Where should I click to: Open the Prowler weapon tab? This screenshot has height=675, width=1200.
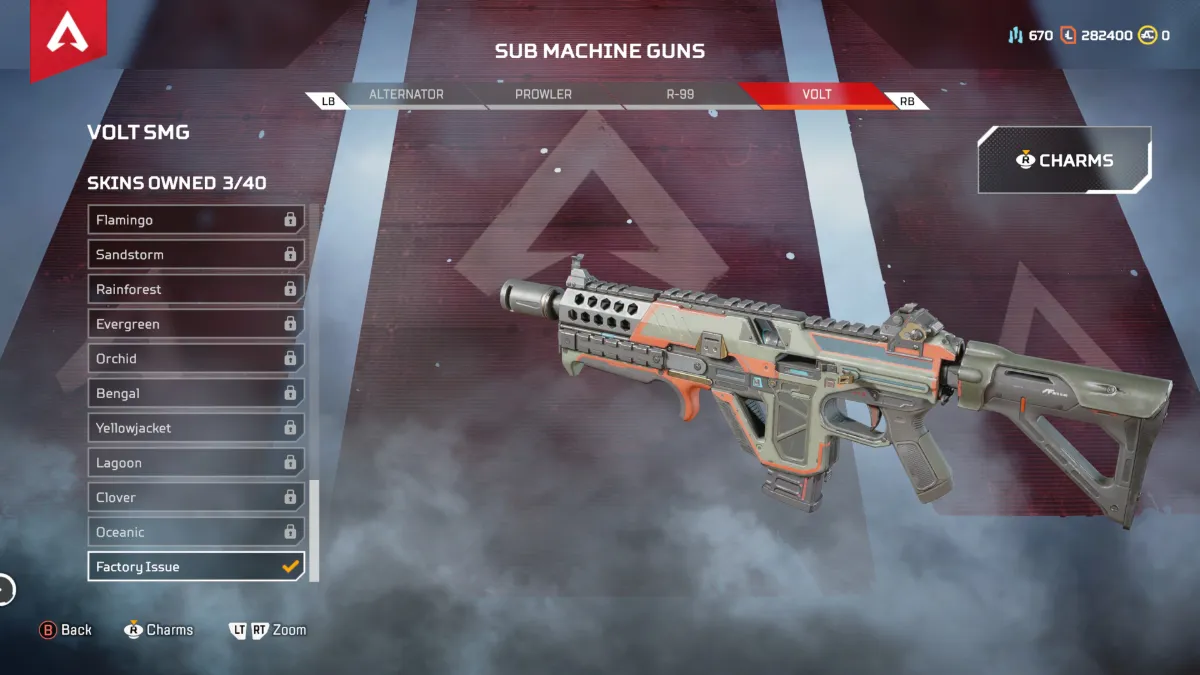pos(543,95)
